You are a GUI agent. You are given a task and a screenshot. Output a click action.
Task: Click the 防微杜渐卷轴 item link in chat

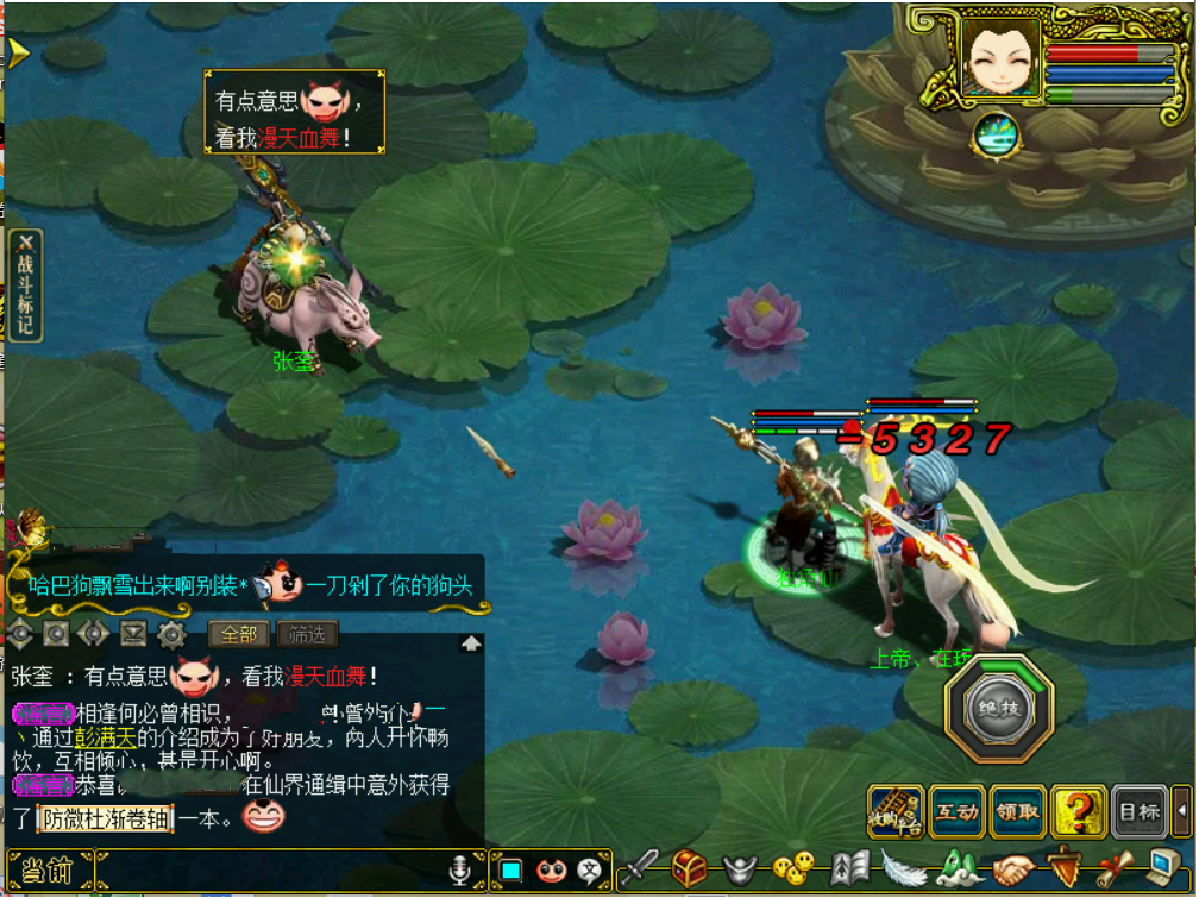105,819
